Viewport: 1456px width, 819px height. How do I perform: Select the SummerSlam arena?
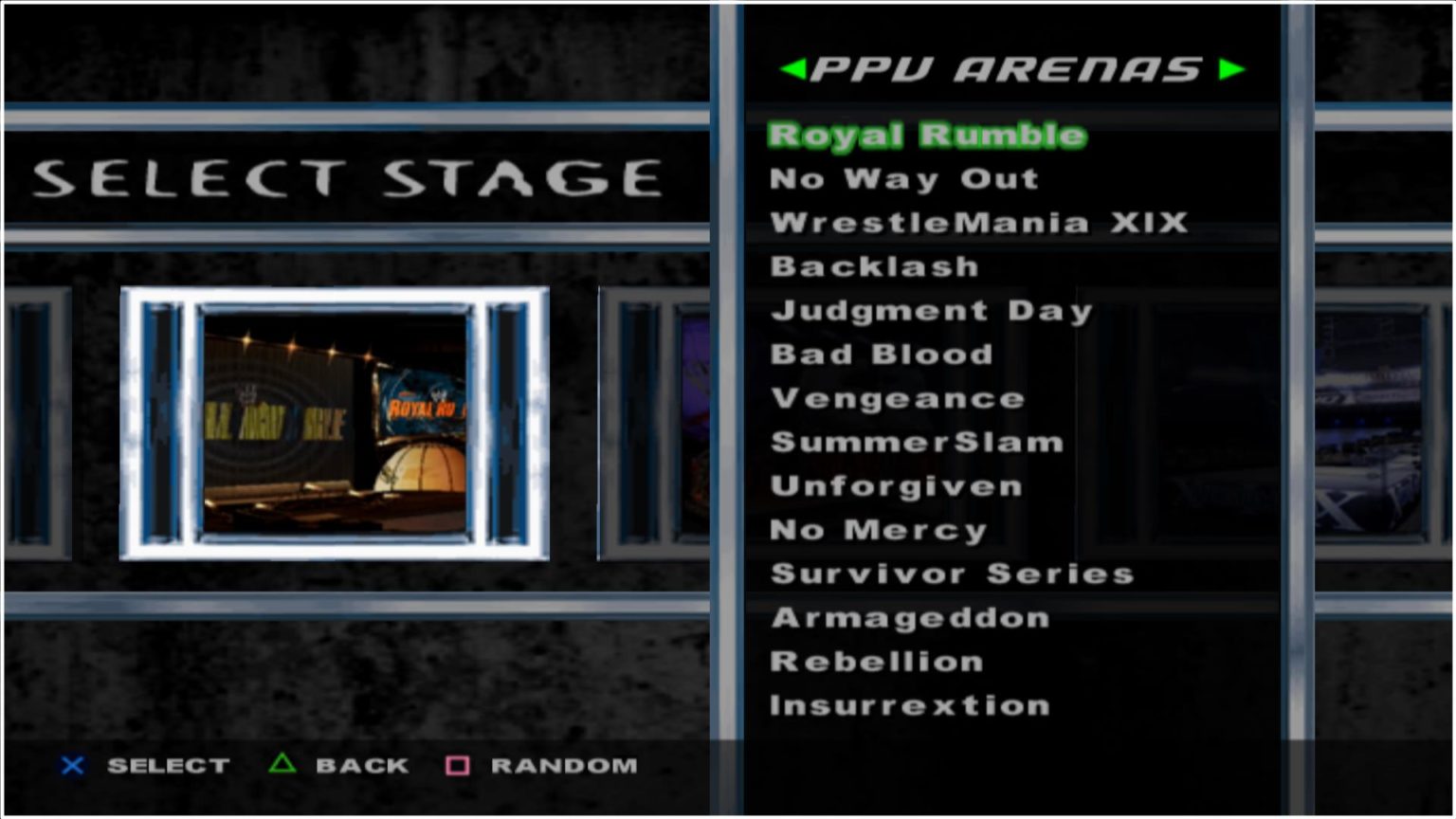917,442
